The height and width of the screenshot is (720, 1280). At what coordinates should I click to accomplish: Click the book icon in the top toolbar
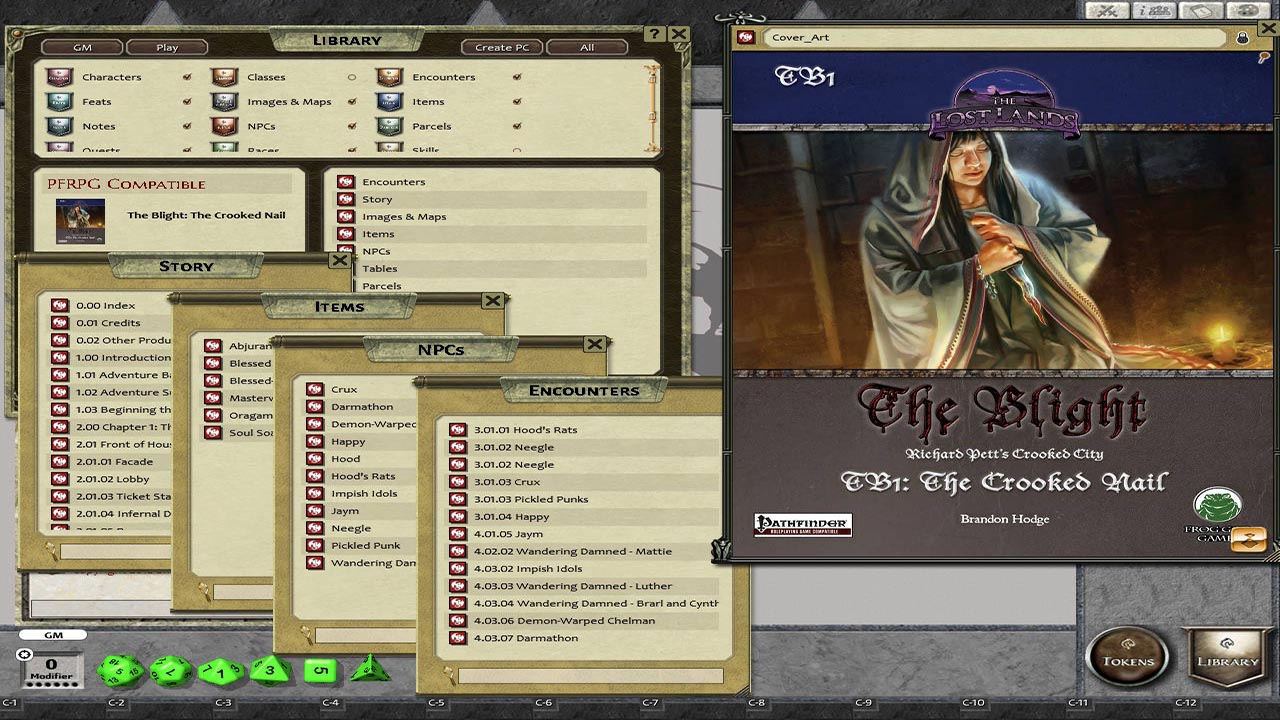point(1201,10)
